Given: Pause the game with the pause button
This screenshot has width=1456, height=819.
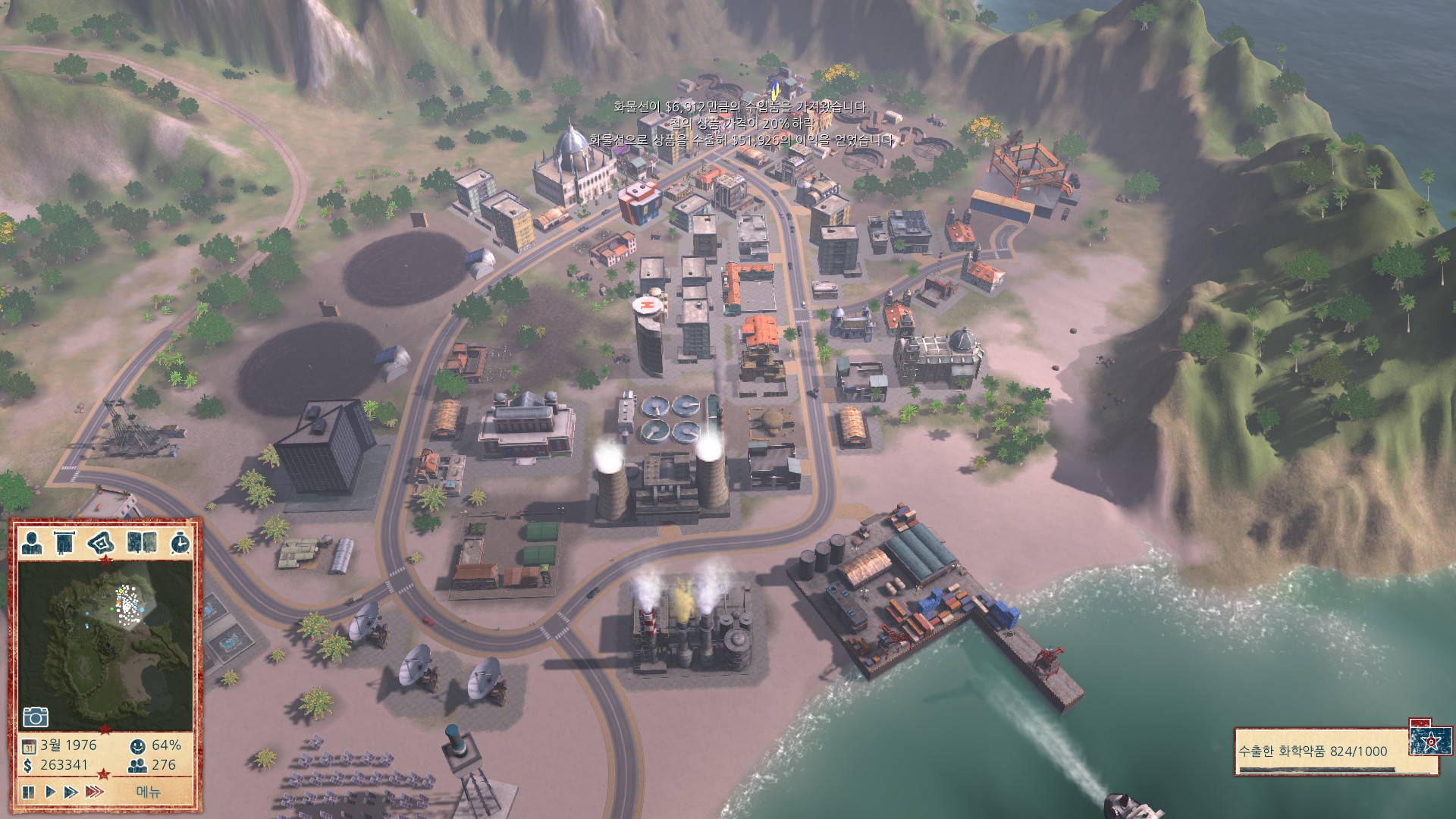Looking at the screenshot, I should [28, 792].
